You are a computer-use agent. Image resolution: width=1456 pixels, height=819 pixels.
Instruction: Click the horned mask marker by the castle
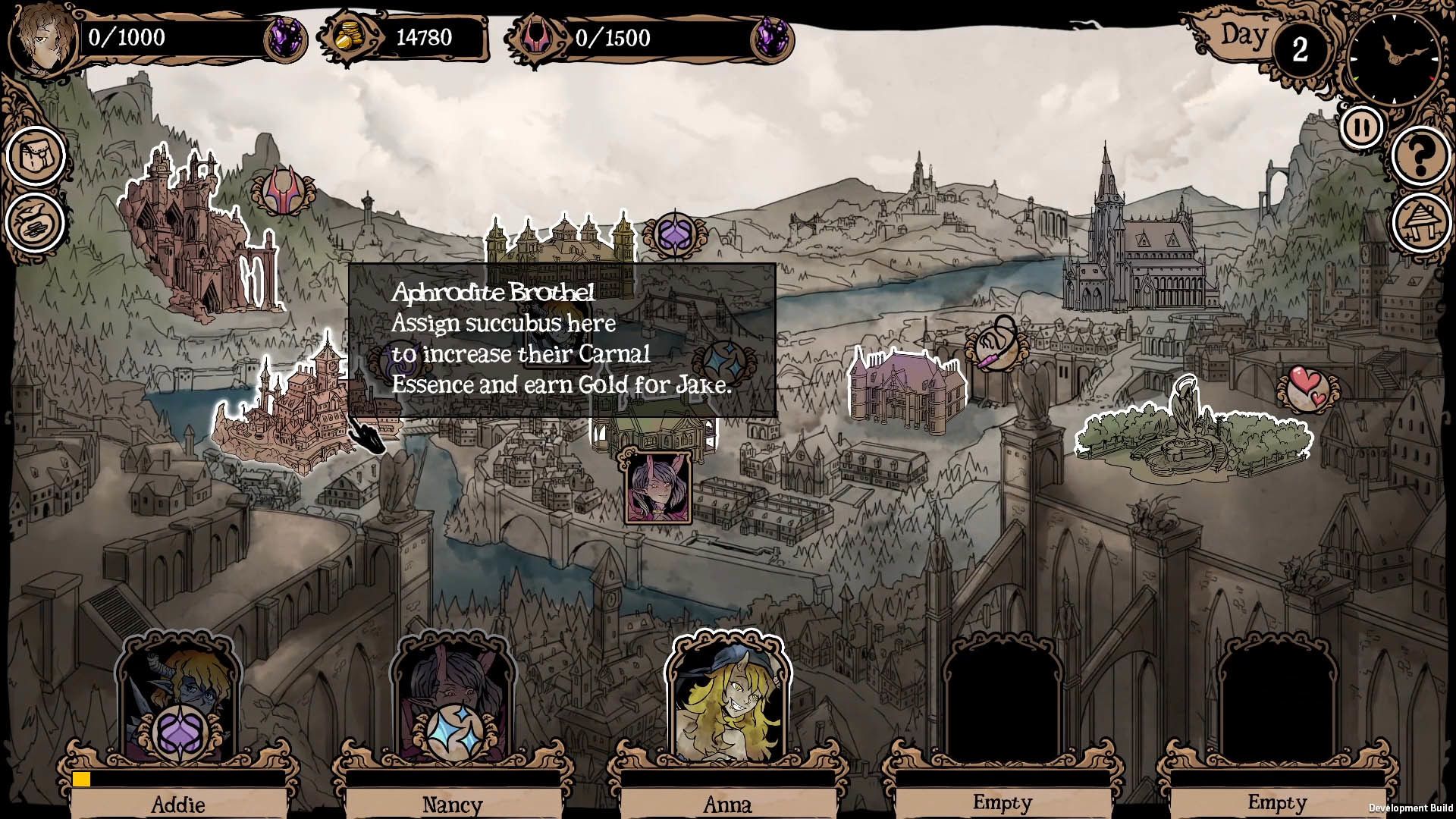pyautogui.click(x=283, y=190)
